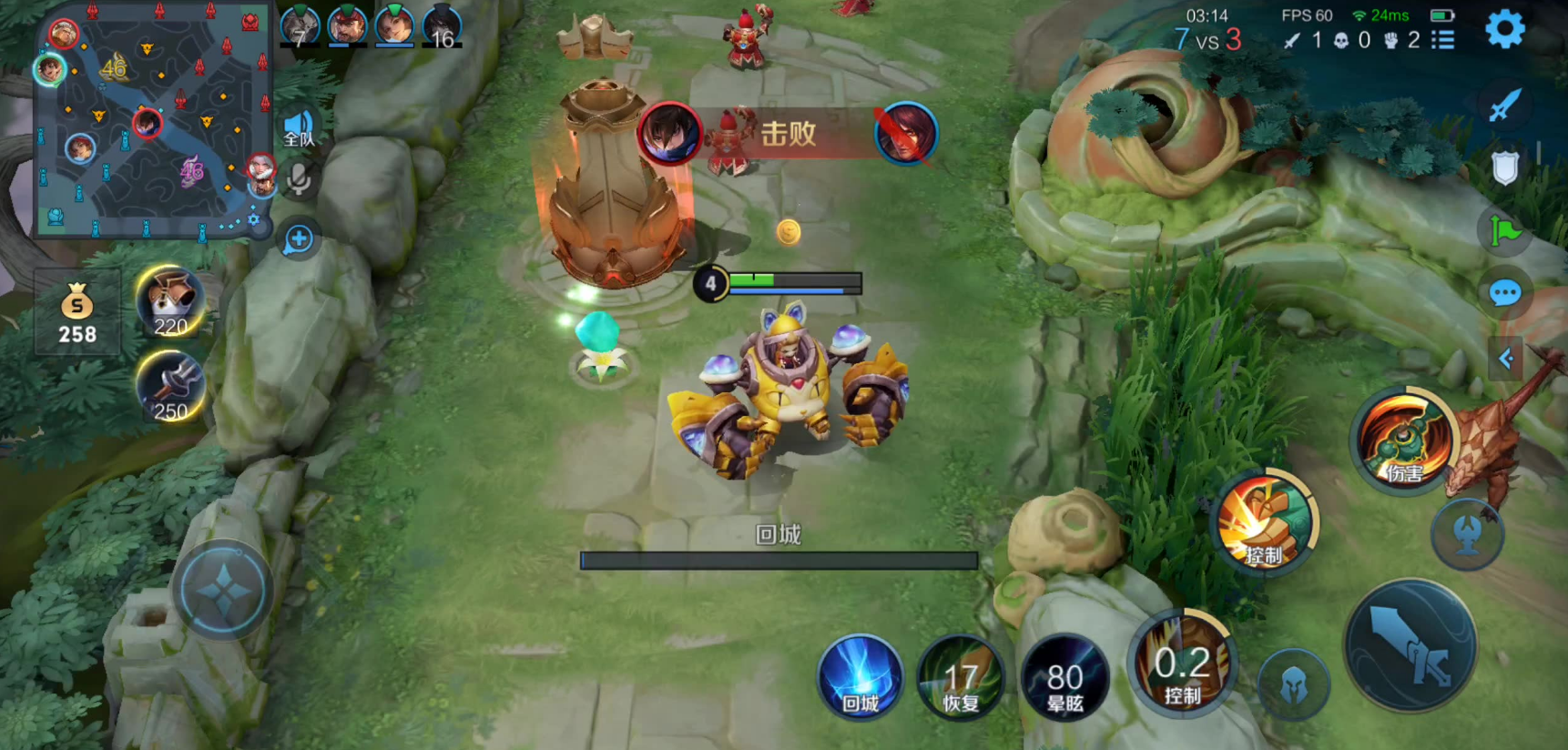The height and width of the screenshot is (750, 1568).
Task: Select the helmet target-hero button
Action: click(x=1293, y=685)
